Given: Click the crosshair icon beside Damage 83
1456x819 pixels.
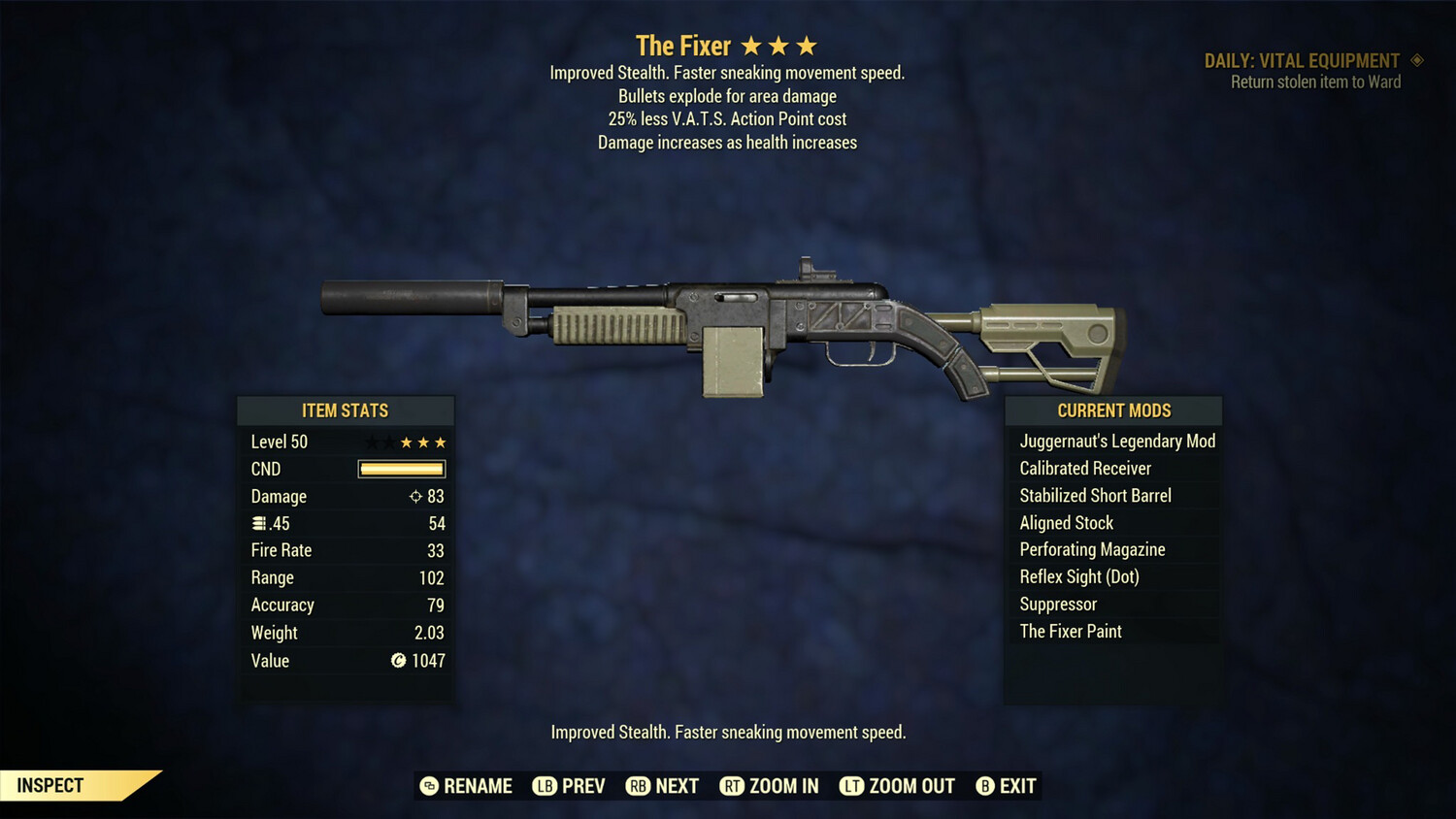Looking at the screenshot, I should pos(414,496).
